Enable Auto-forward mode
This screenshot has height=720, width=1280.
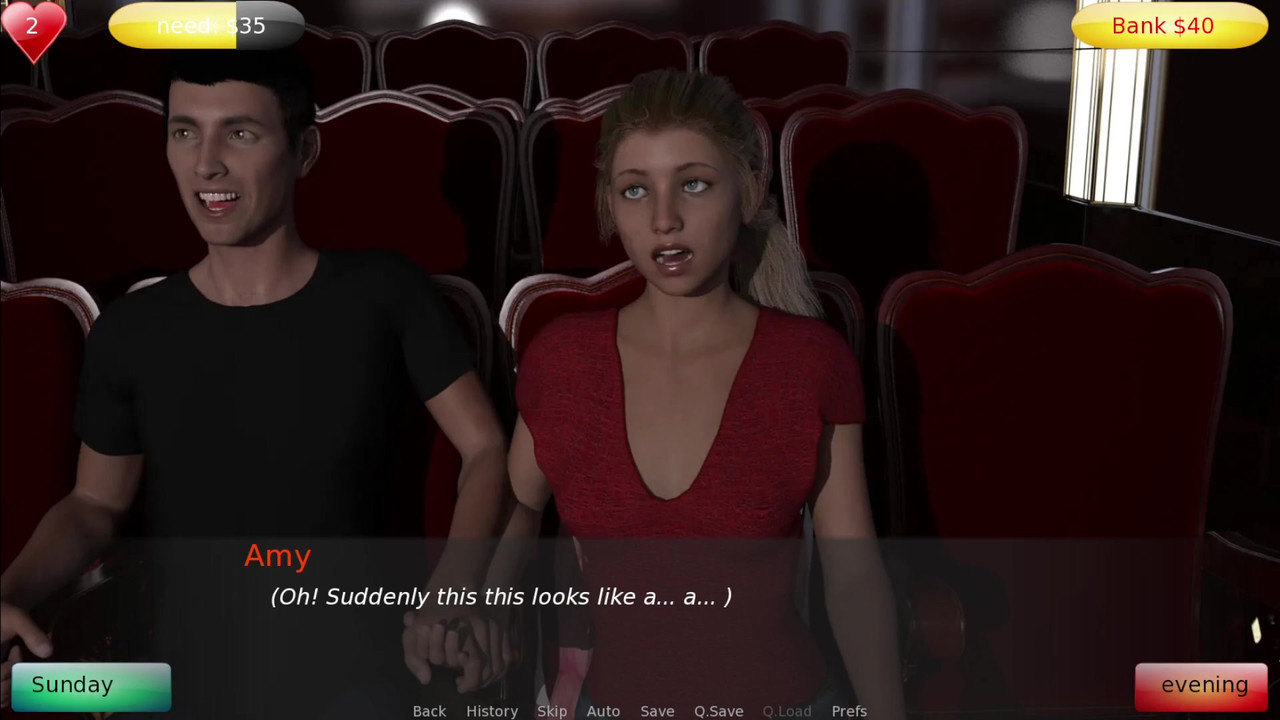click(603, 711)
